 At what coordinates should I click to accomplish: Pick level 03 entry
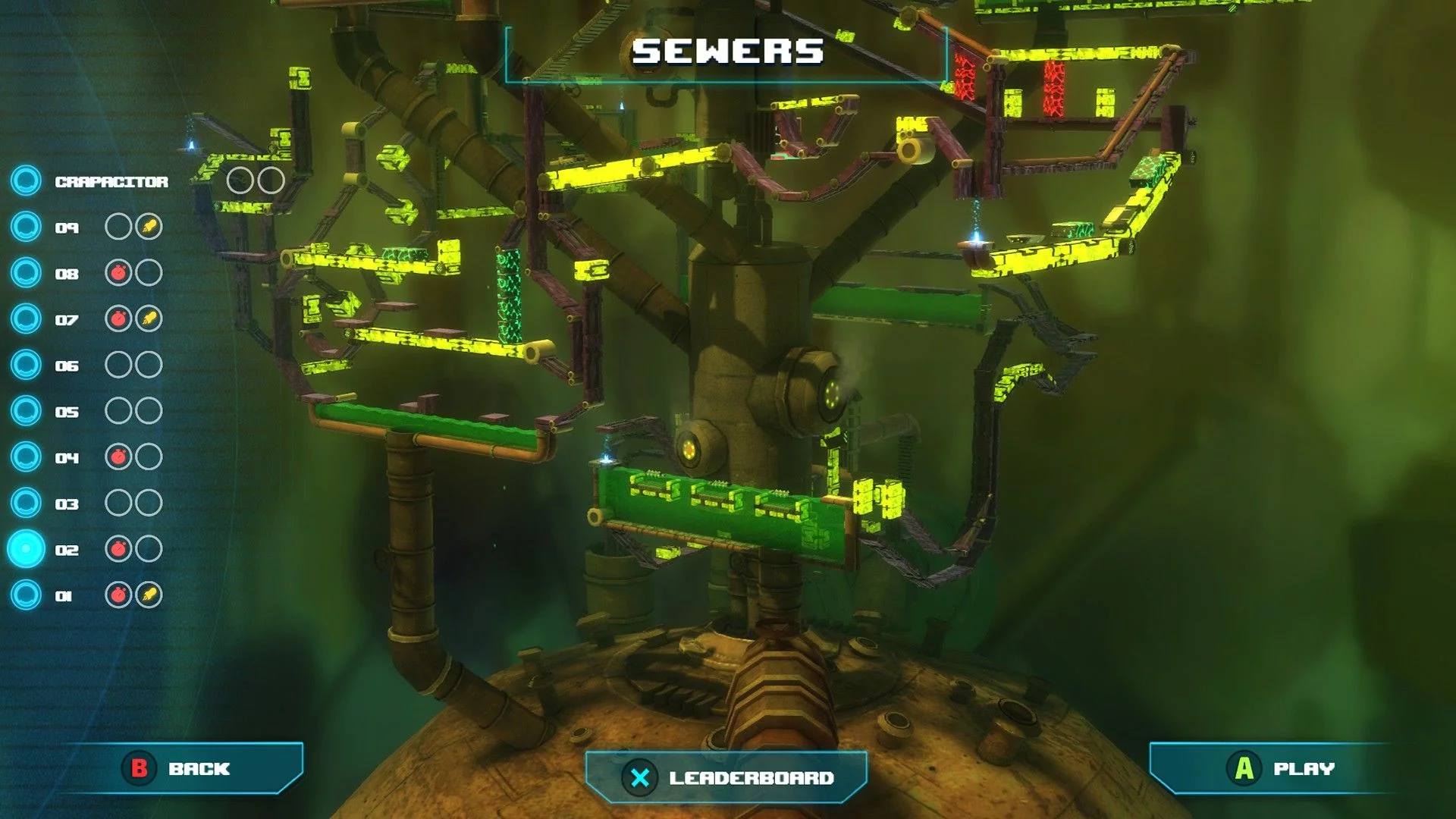pos(67,504)
